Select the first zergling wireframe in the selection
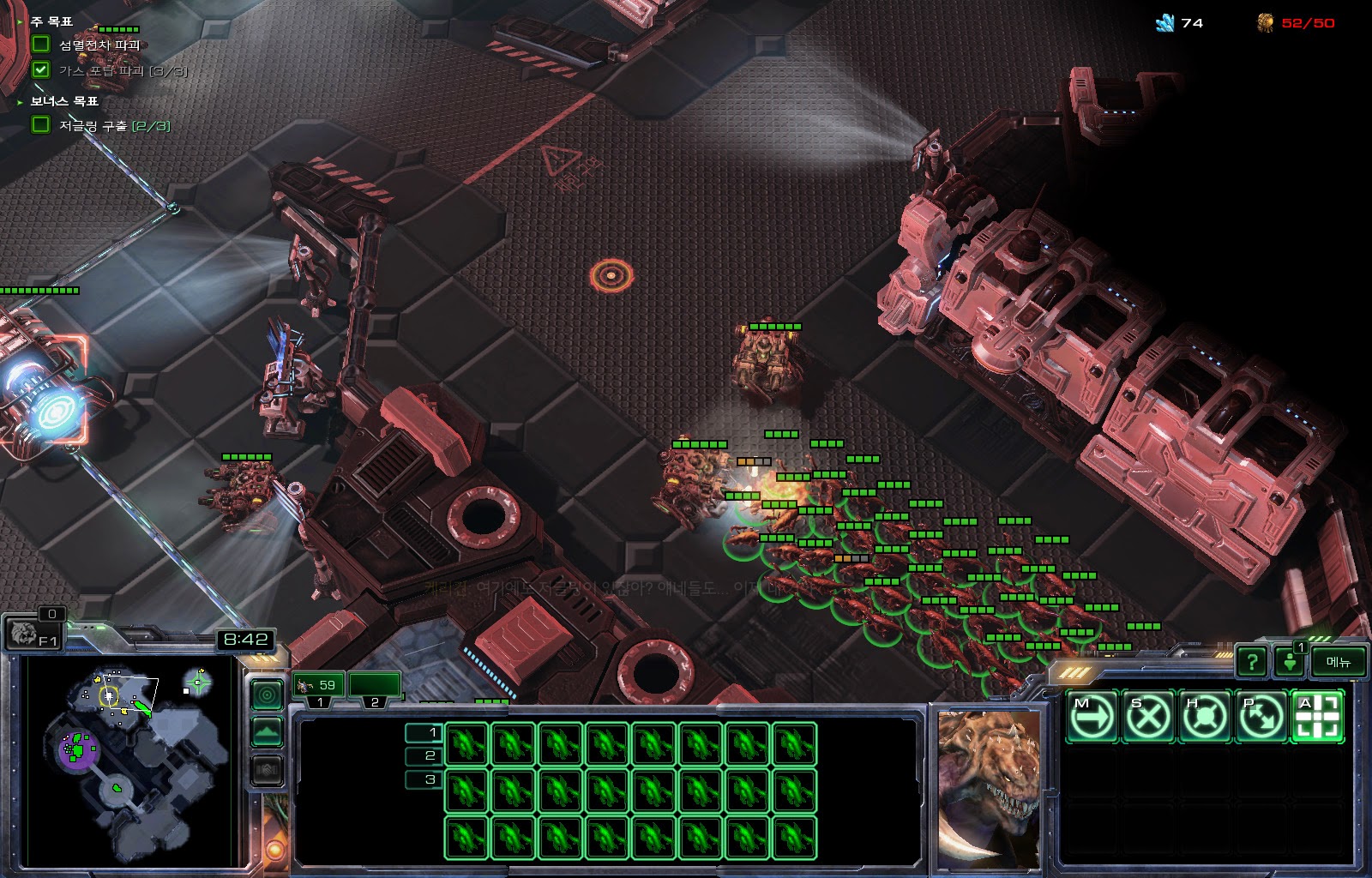 (467, 743)
